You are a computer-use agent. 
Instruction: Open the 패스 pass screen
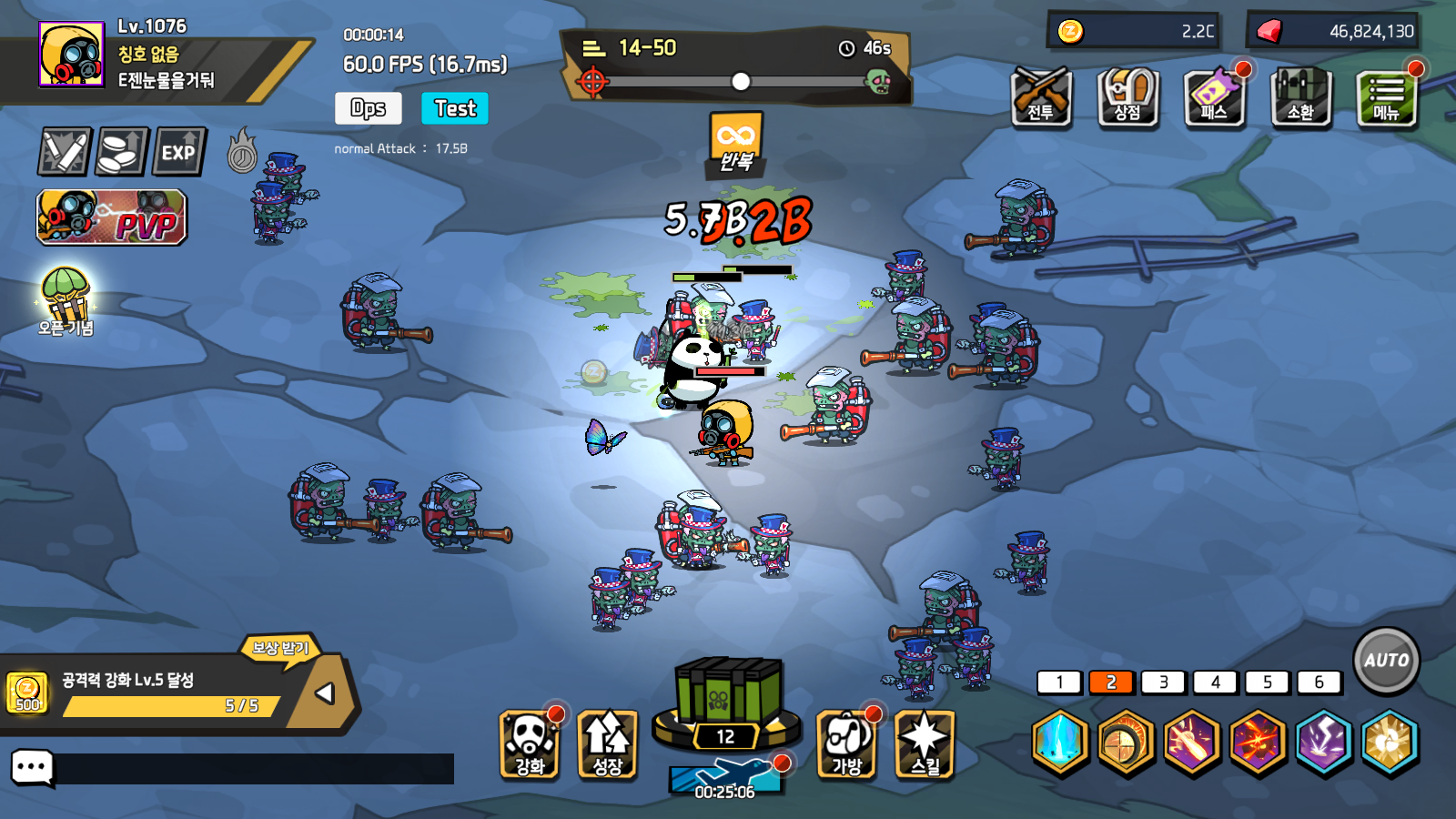1214,96
